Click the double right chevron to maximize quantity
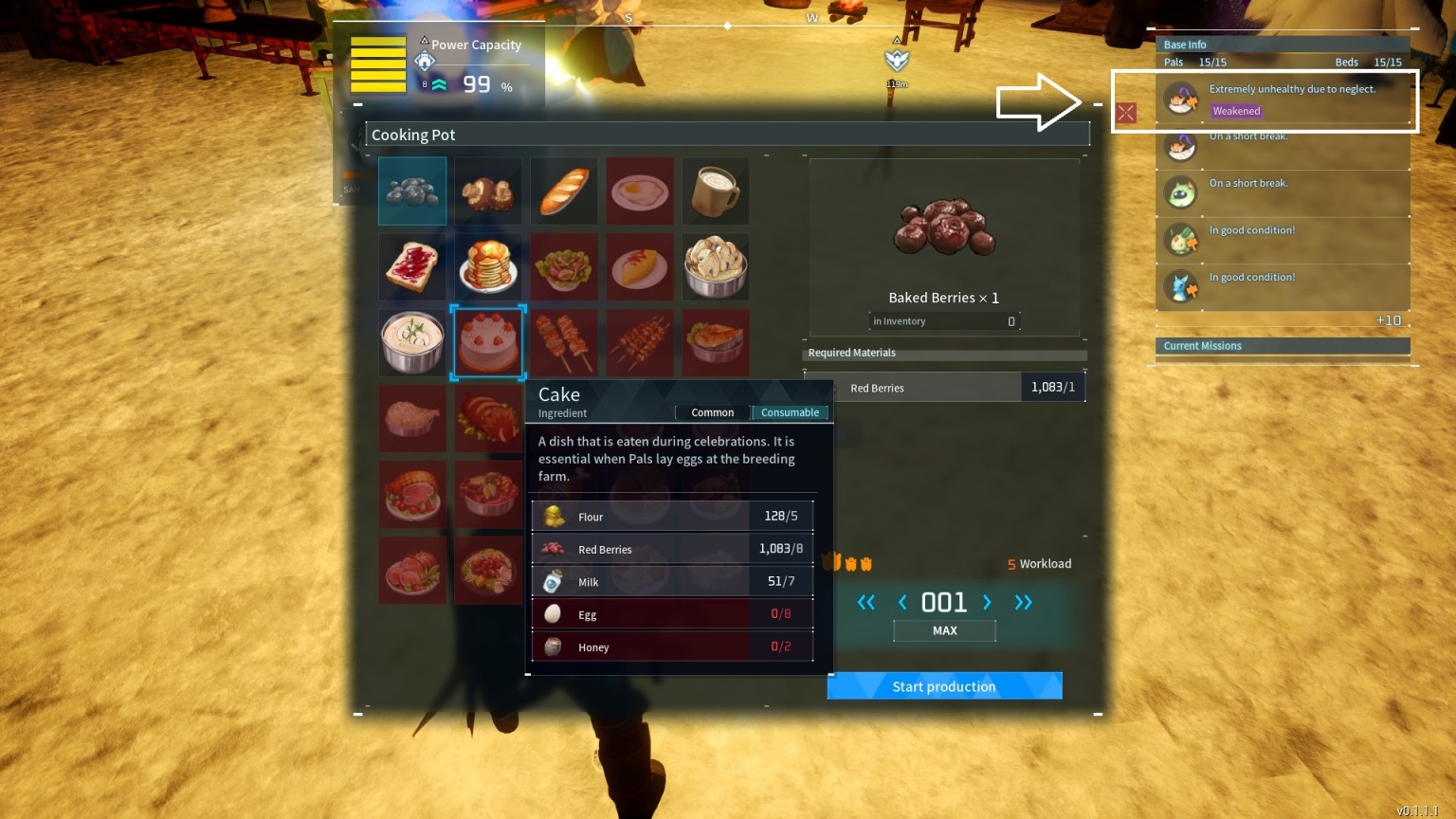The image size is (1456, 819). (x=1024, y=602)
